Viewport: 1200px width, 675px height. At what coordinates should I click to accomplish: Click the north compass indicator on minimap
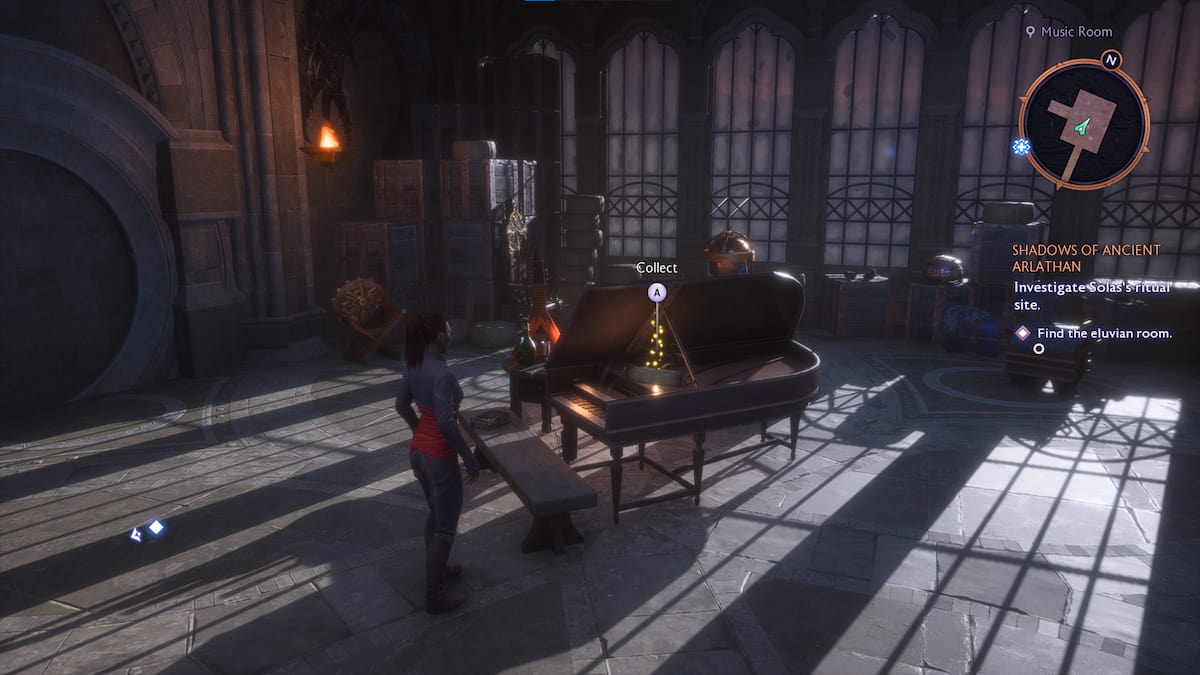point(1112,59)
